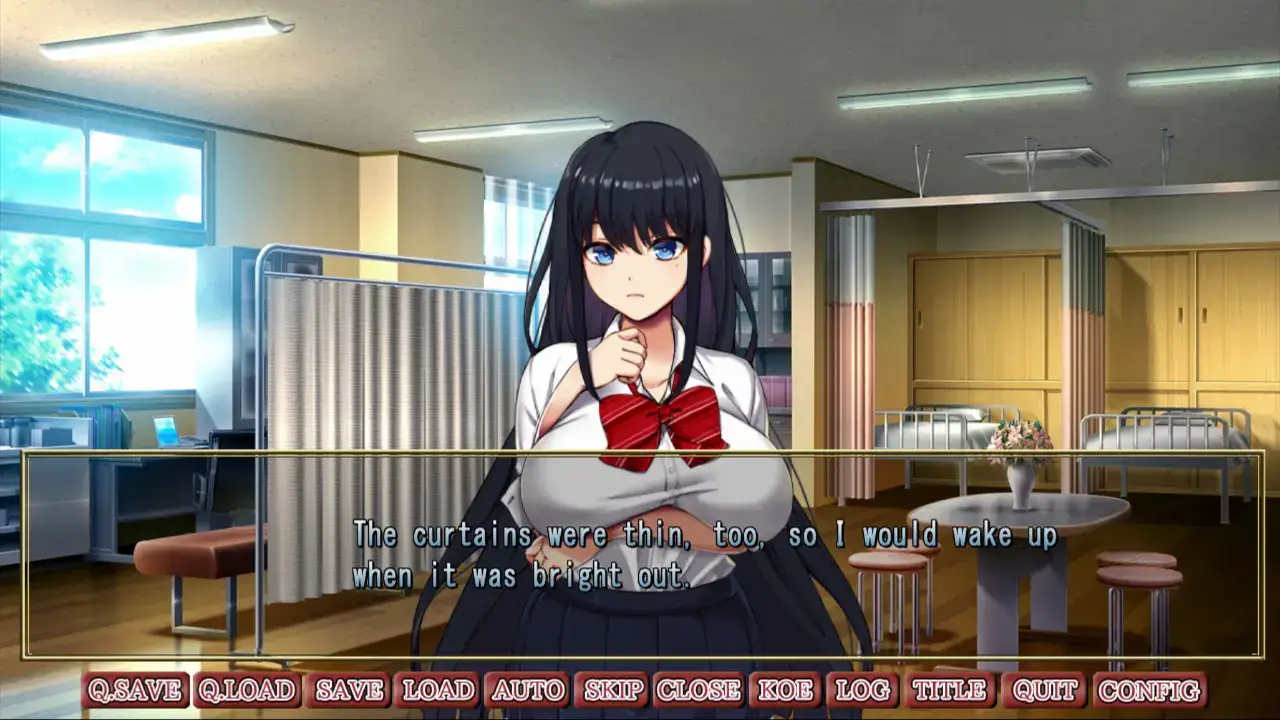Replay the voice line with KOE
This screenshot has height=720, width=1280.
786,690
